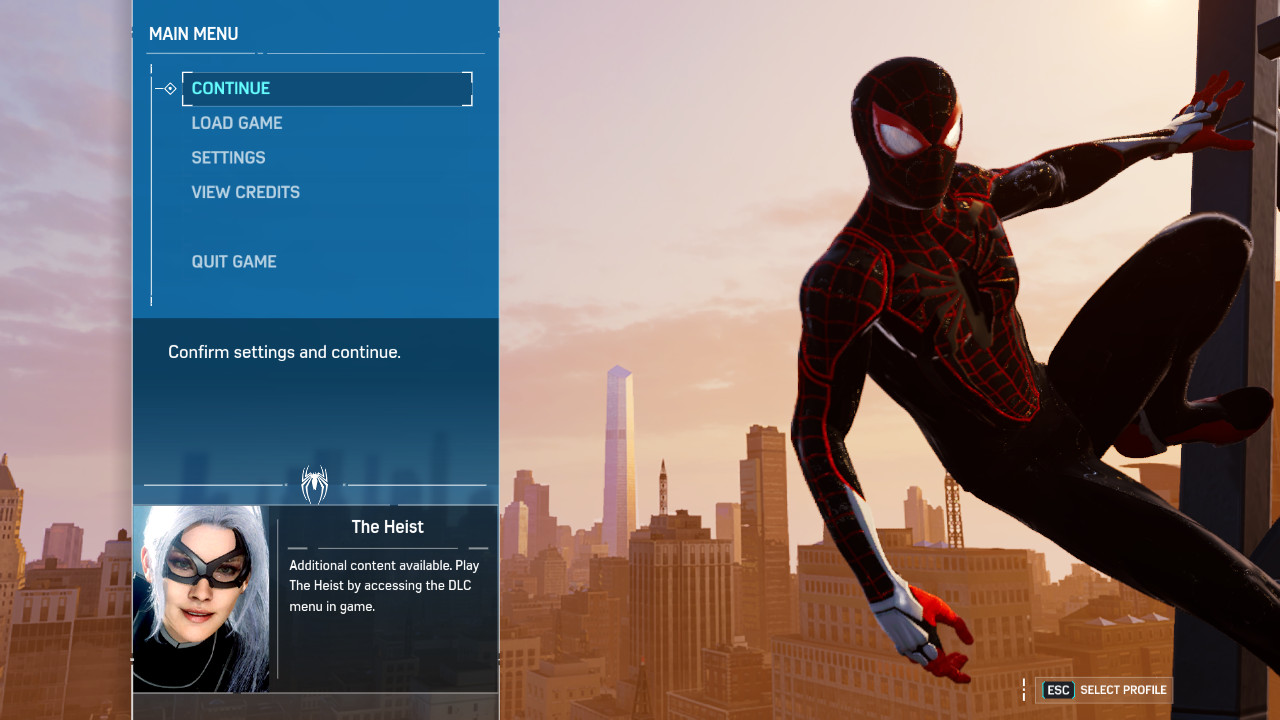Click the Black Cat portrait thumbnail
Image resolution: width=1280 pixels, height=720 pixels.
pos(200,598)
